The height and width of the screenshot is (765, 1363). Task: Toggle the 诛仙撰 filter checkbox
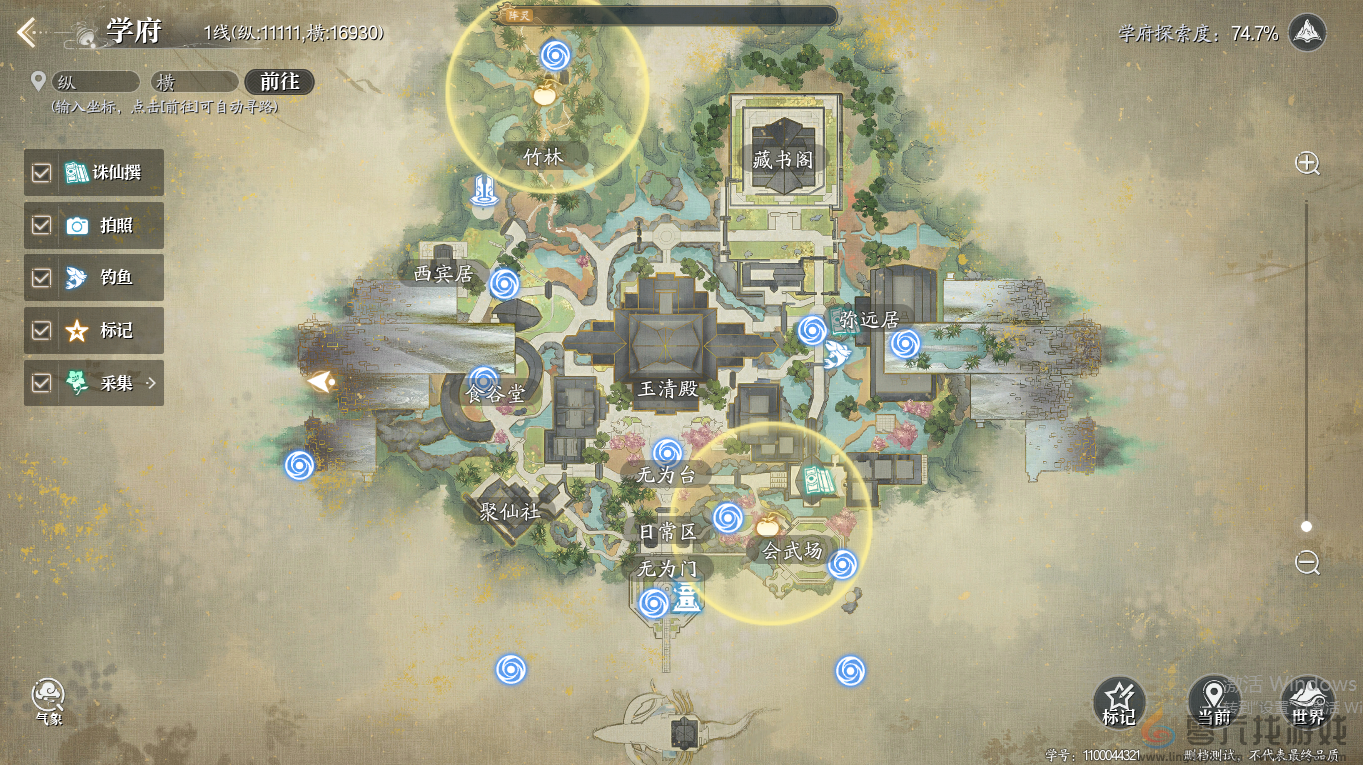click(41, 173)
